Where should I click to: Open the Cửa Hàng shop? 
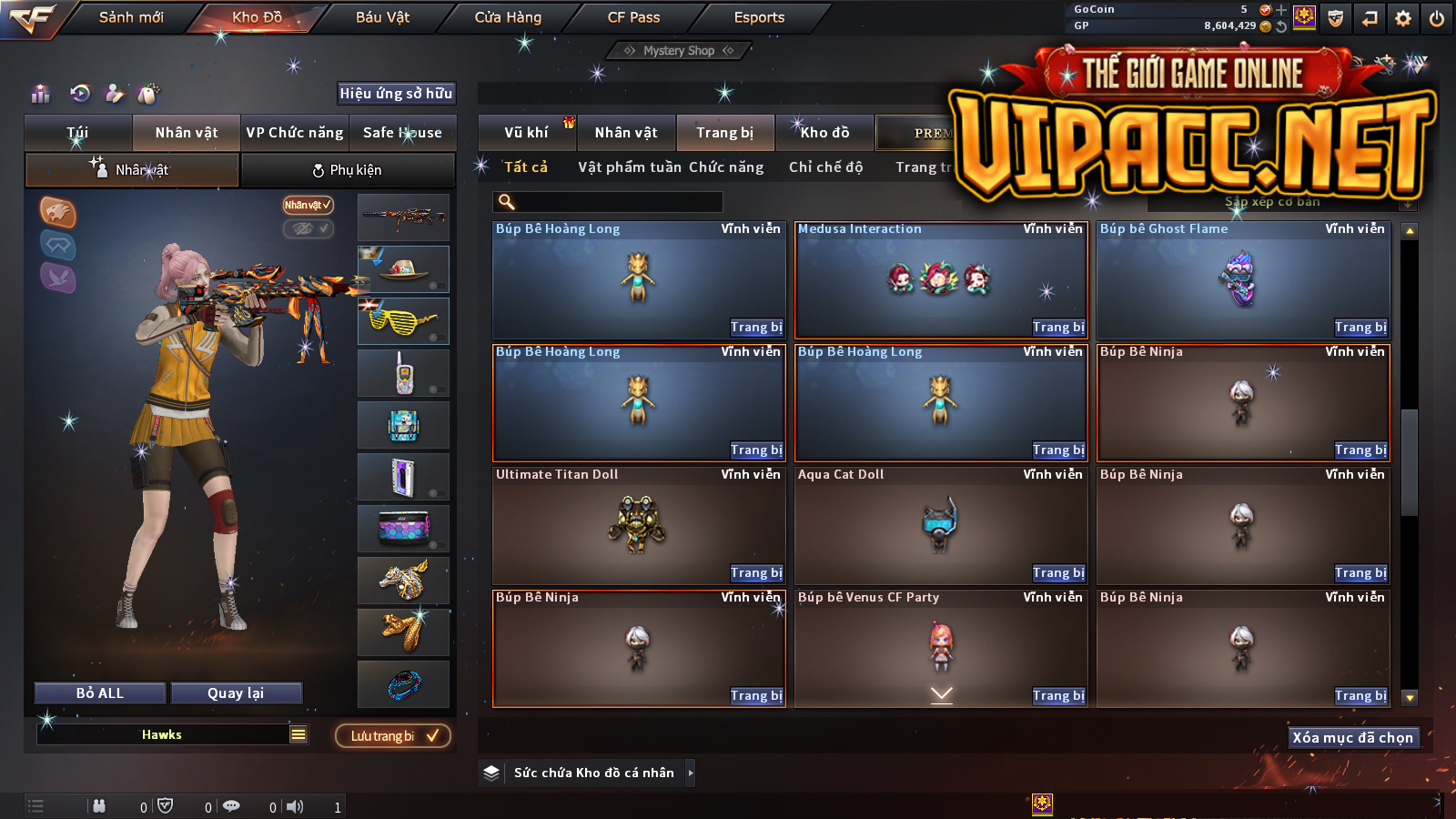(x=508, y=17)
